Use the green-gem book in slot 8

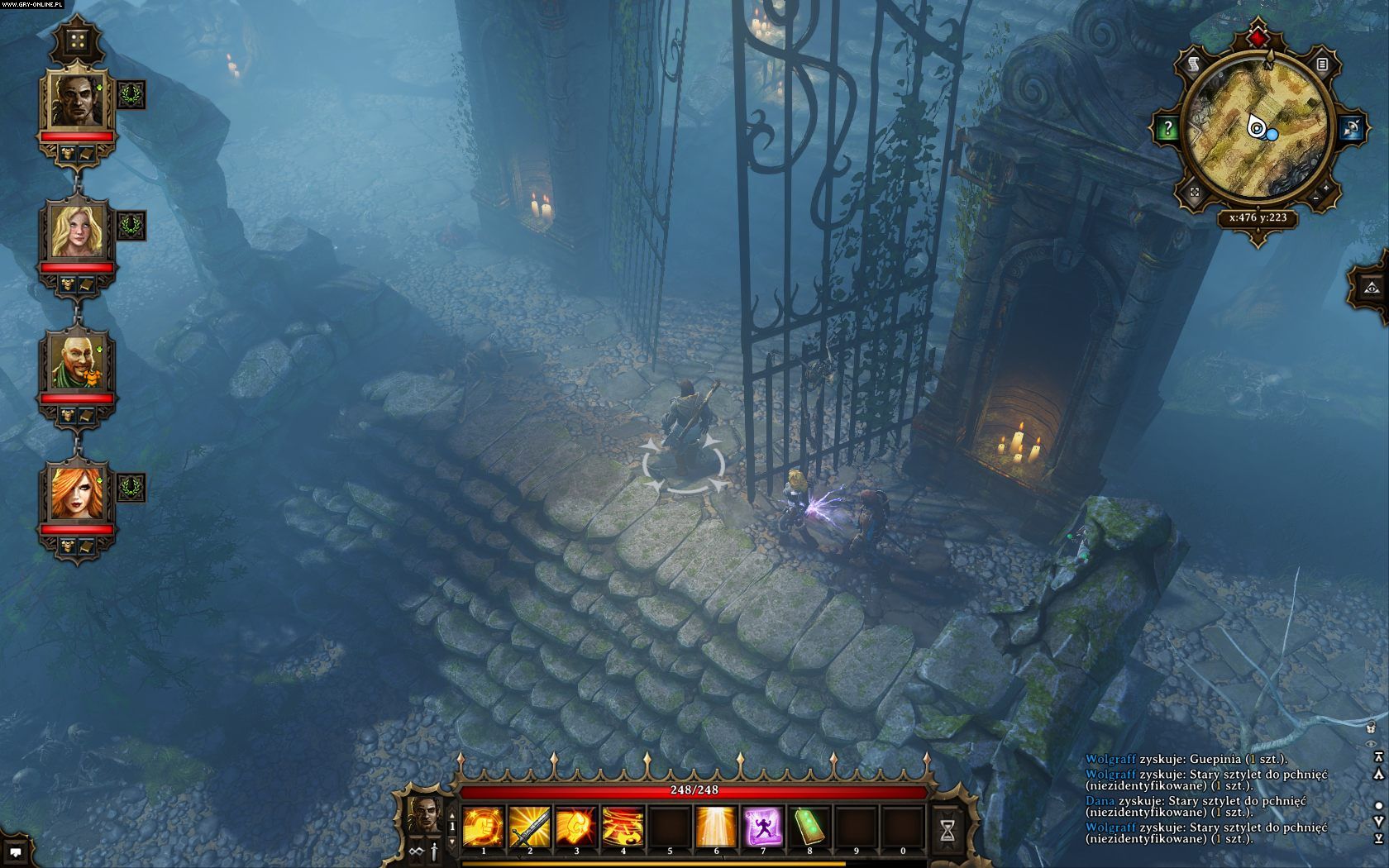click(809, 827)
